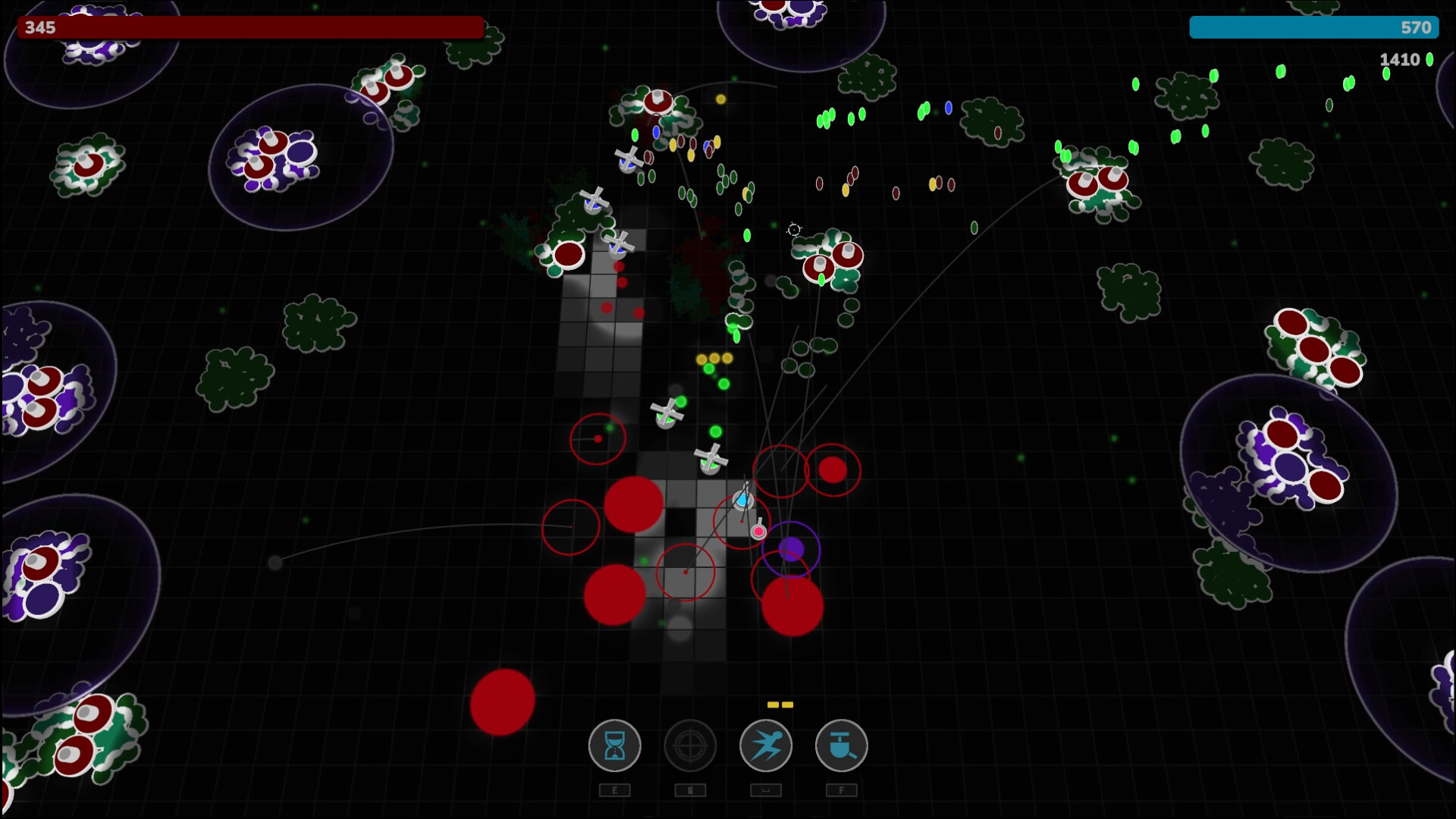The height and width of the screenshot is (819, 1456).
Task: Click the B keybind label under crosshair ability
Action: (x=690, y=790)
